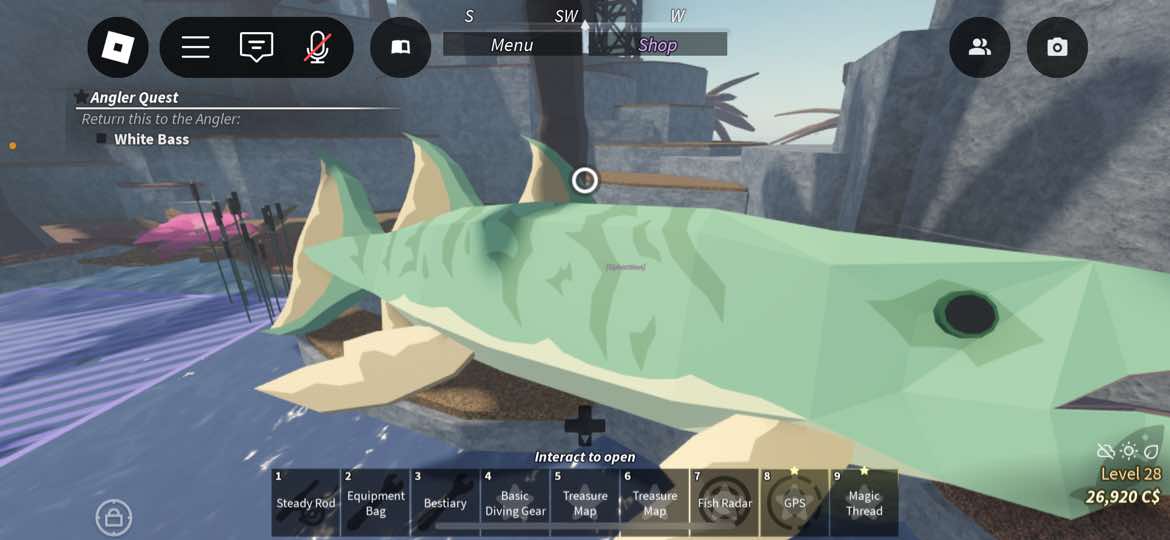Select the Equipment Bag hotbar slot
The height and width of the screenshot is (540, 1170).
point(375,502)
